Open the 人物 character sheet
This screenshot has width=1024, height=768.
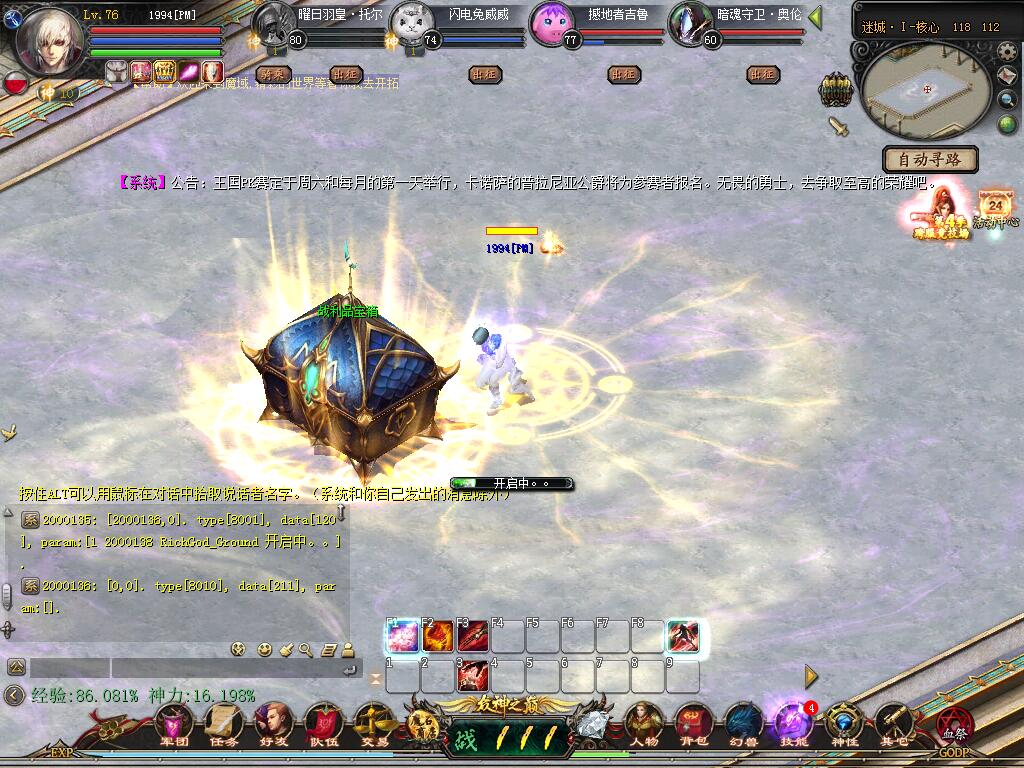[645, 723]
